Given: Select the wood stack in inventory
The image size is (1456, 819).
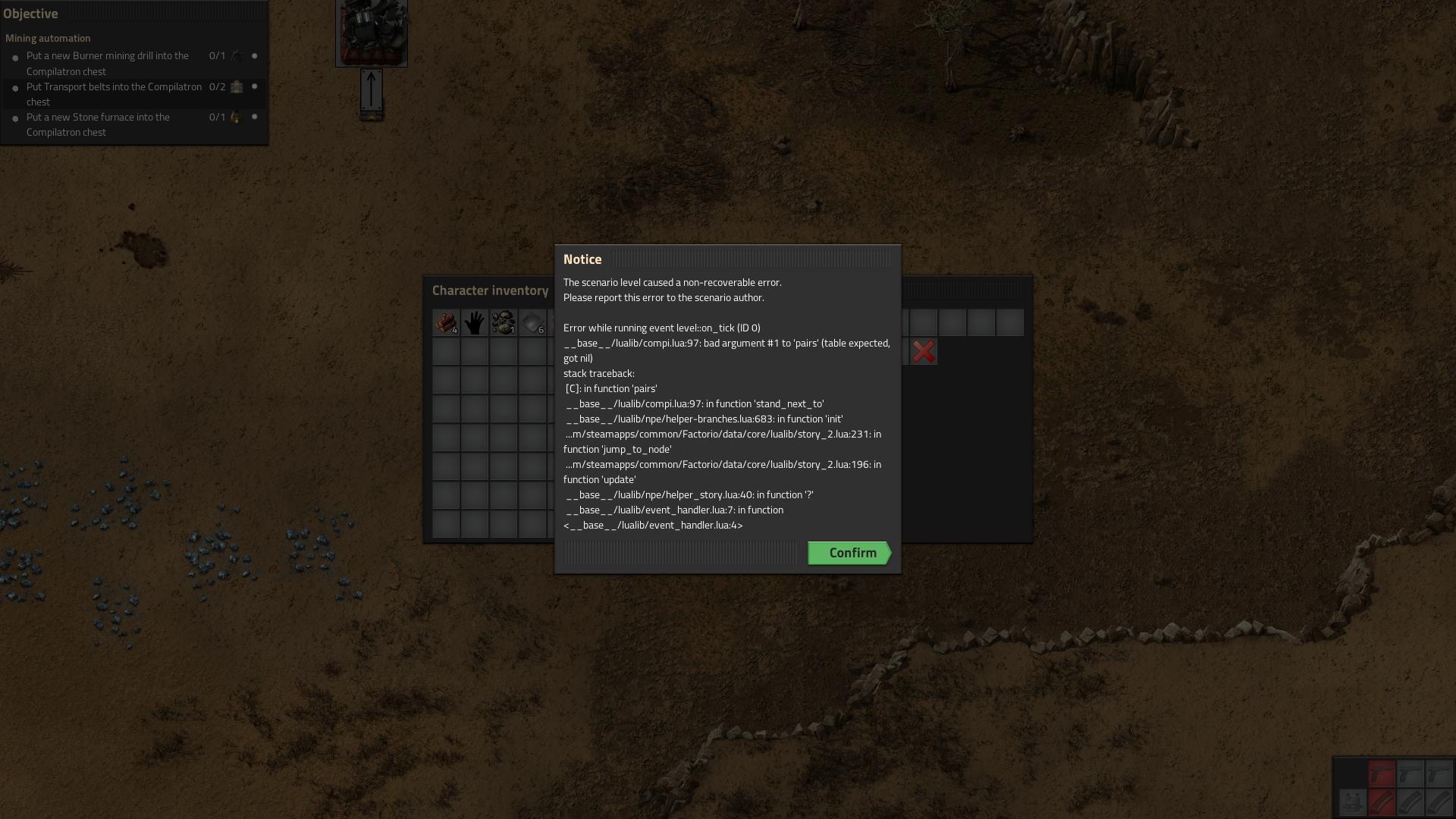Looking at the screenshot, I should [x=446, y=322].
